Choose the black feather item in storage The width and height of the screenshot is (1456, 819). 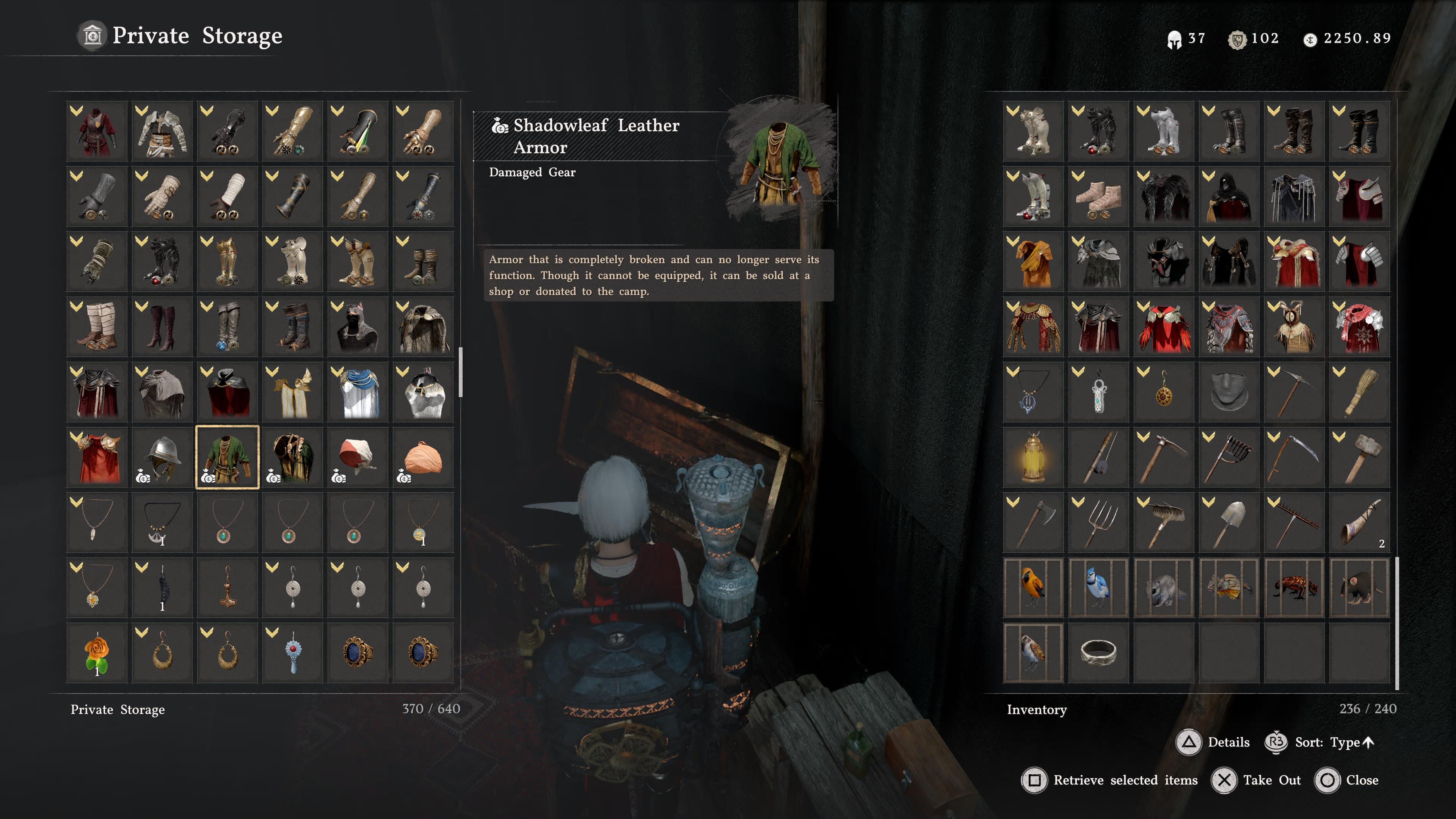point(162,587)
